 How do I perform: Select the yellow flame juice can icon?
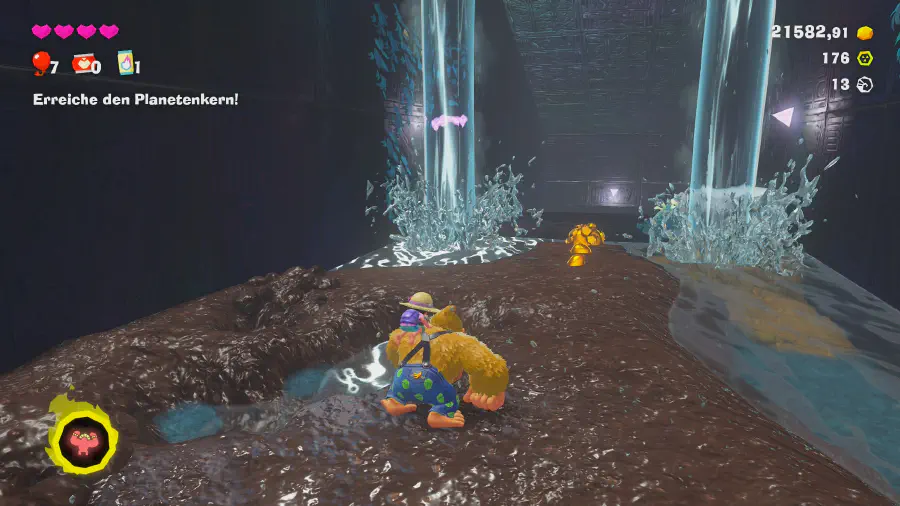(x=126, y=63)
